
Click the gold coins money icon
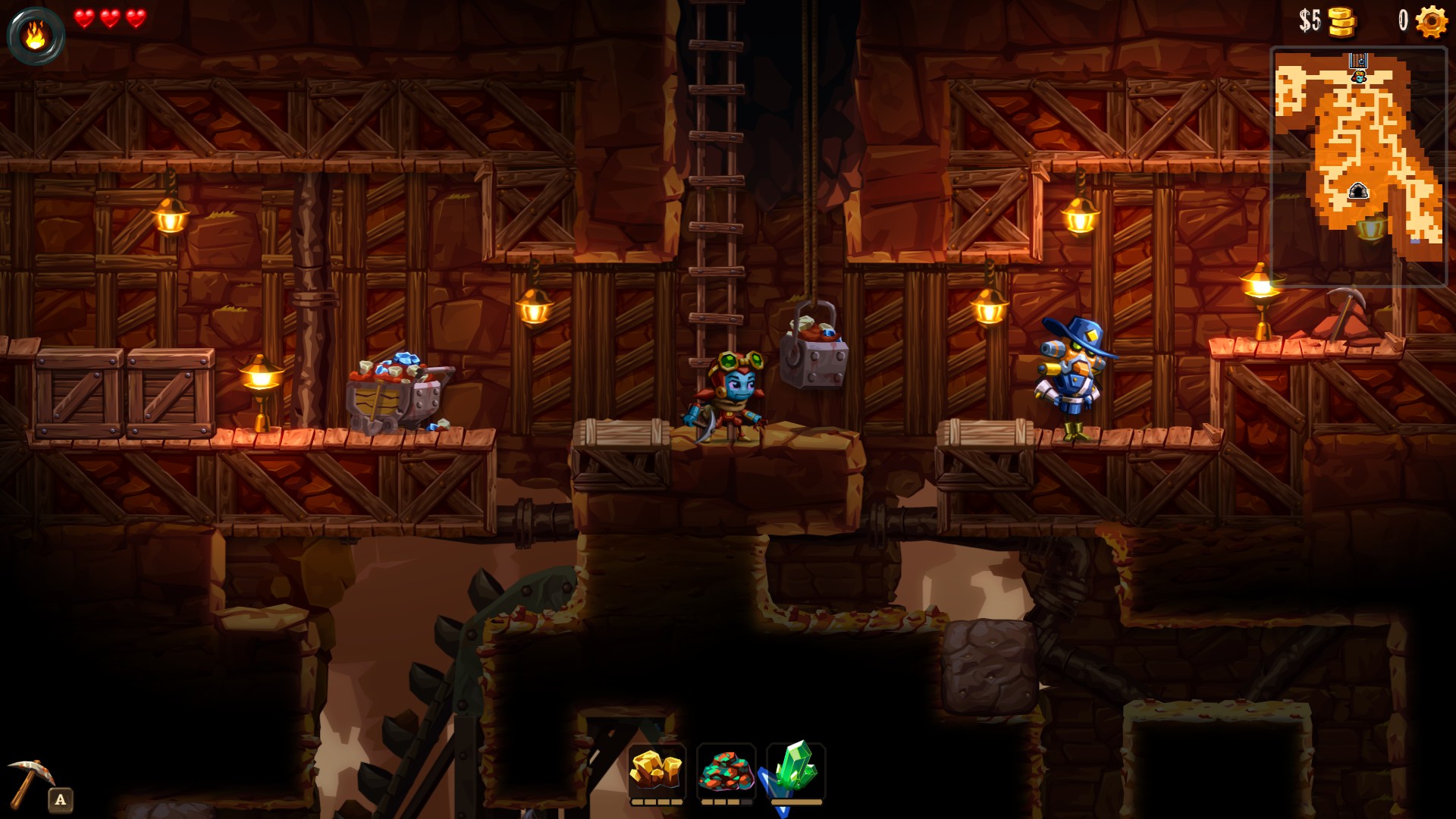click(1341, 21)
